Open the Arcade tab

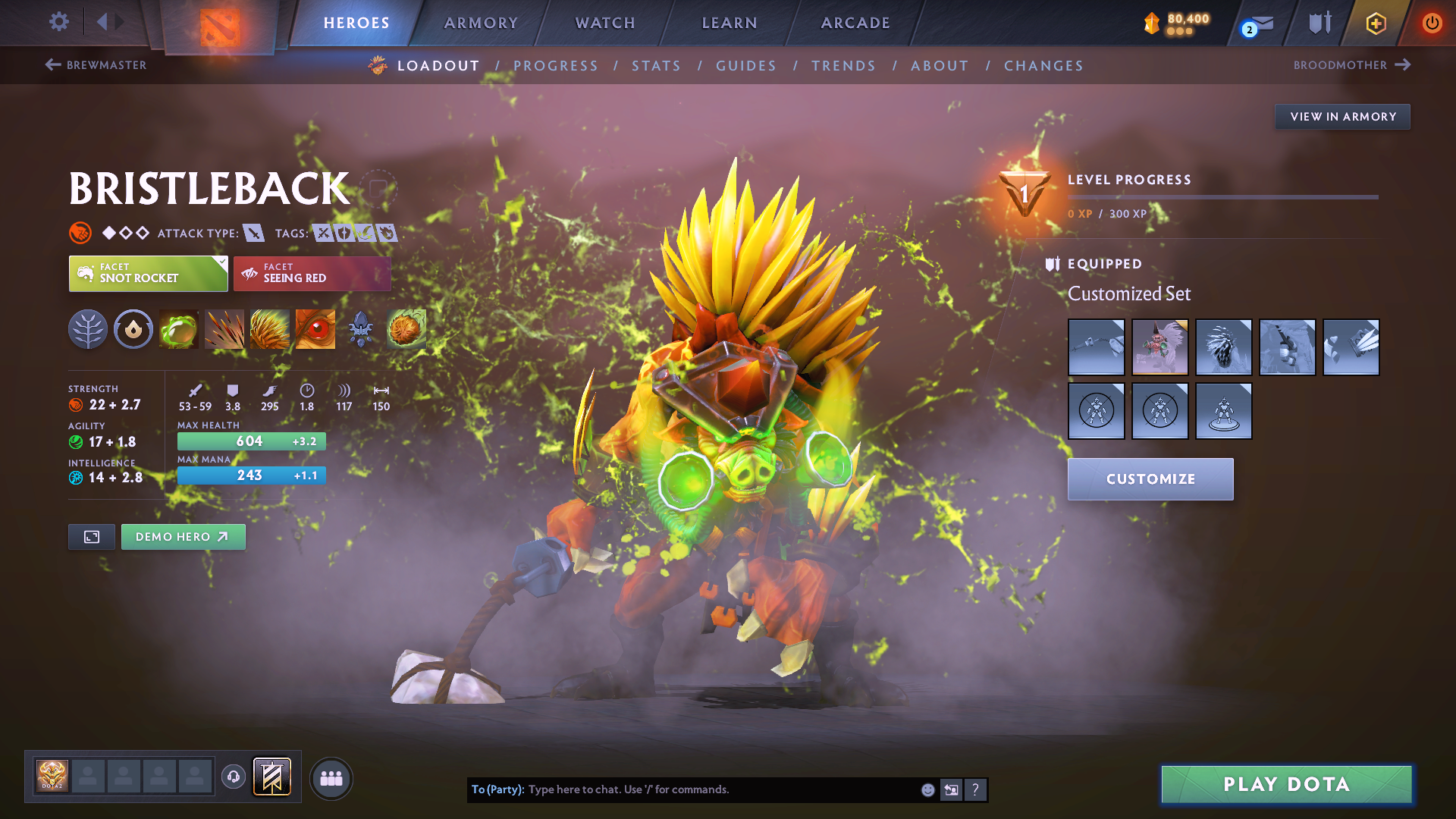pyautogui.click(x=855, y=23)
